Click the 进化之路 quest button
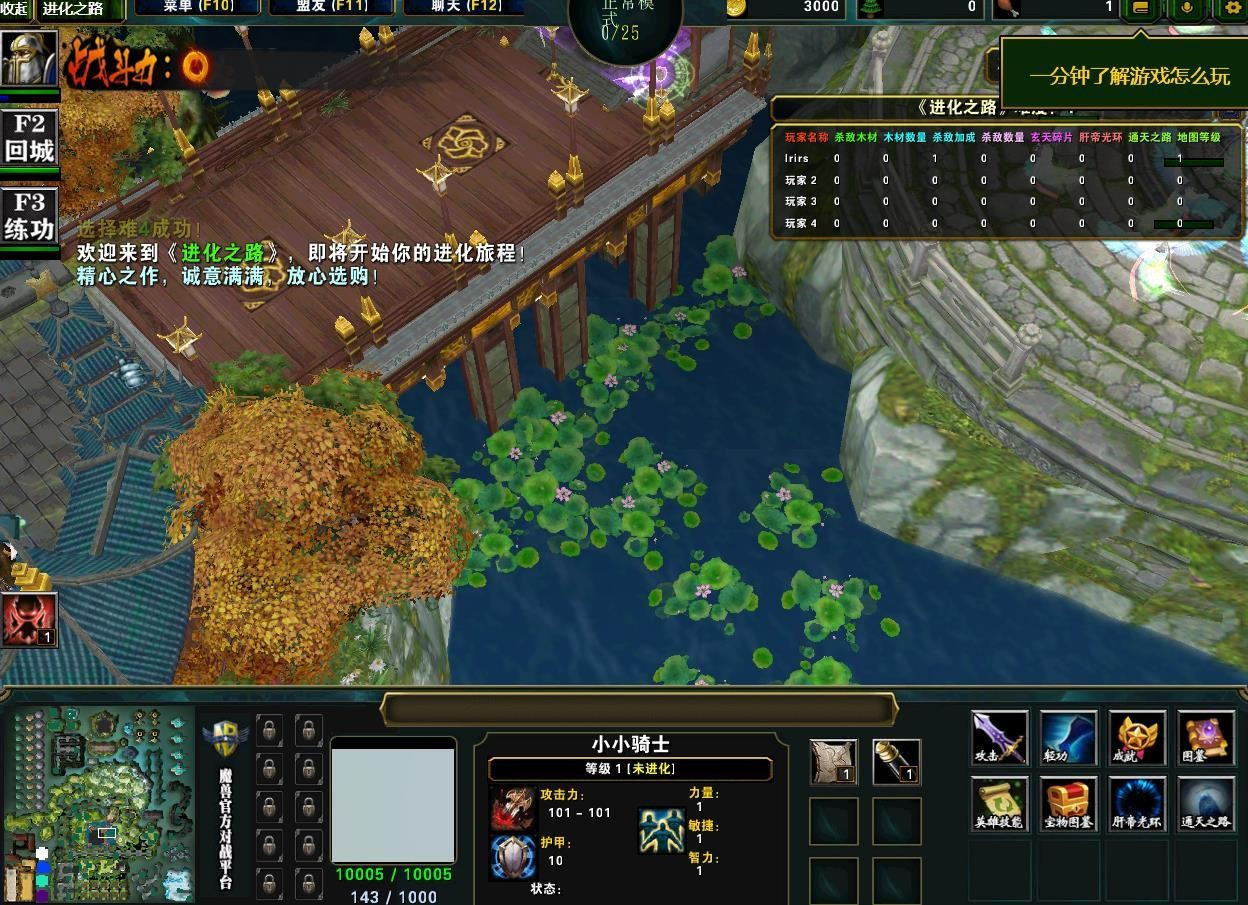1248x905 pixels. click(80, 9)
